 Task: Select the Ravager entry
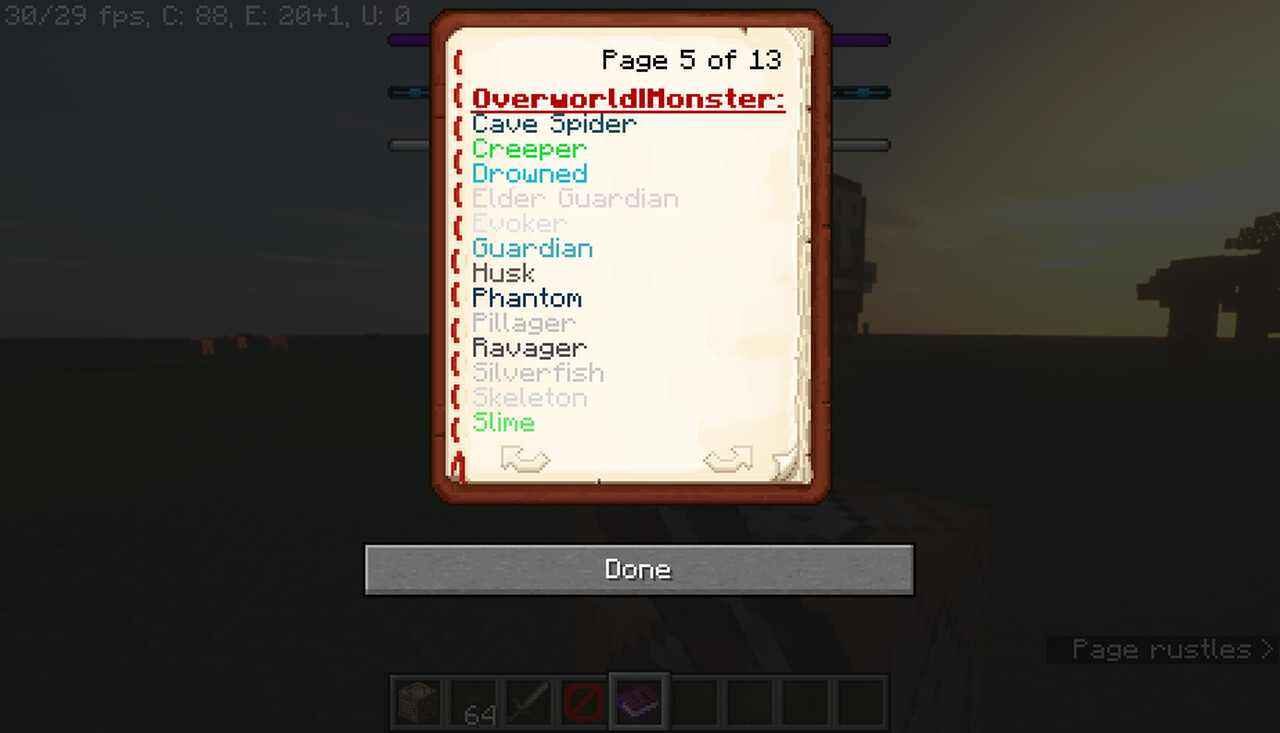pyautogui.click(x=529, y=347)
